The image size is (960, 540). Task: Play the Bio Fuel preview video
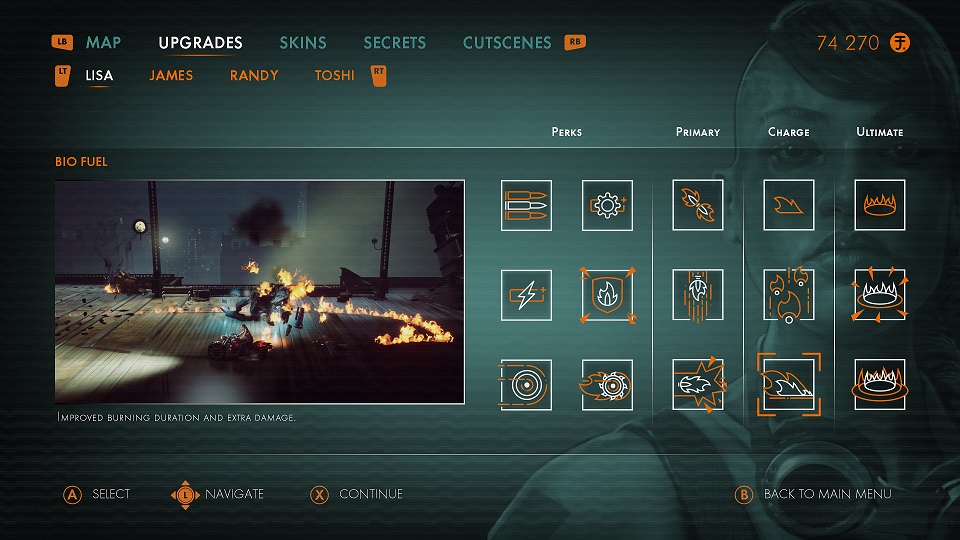[x=260, y=291]
